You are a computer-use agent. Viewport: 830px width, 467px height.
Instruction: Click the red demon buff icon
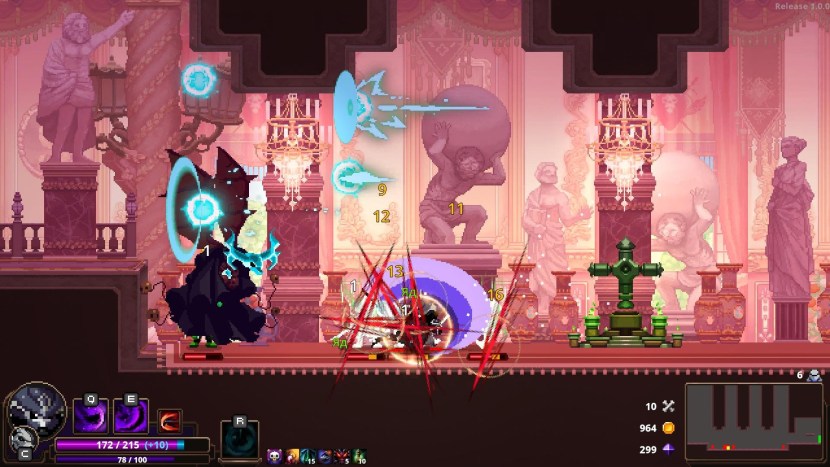(x=340, y=455)
